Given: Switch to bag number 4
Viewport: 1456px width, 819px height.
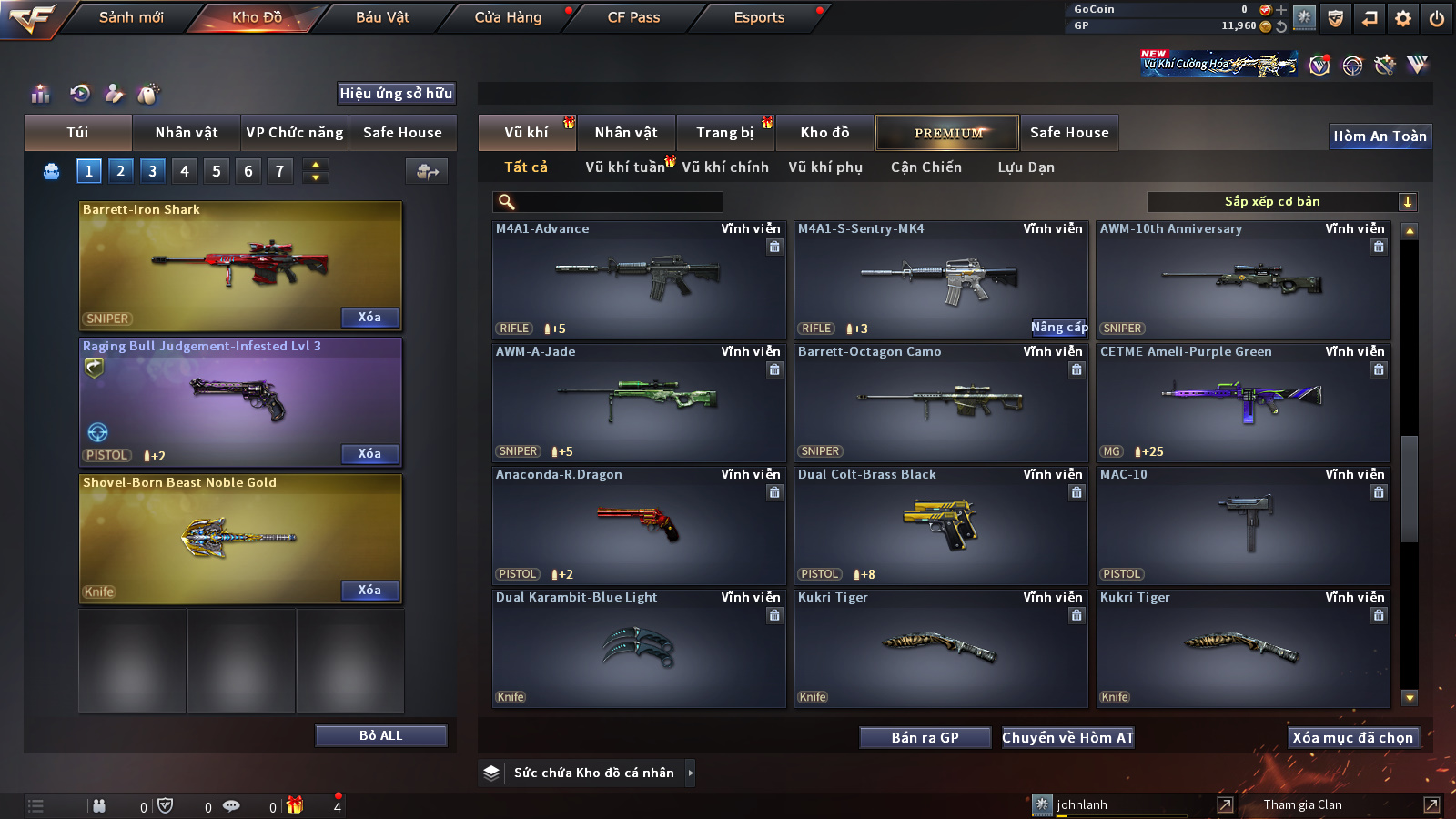Looking at the screenshot, I should point(185,171).
